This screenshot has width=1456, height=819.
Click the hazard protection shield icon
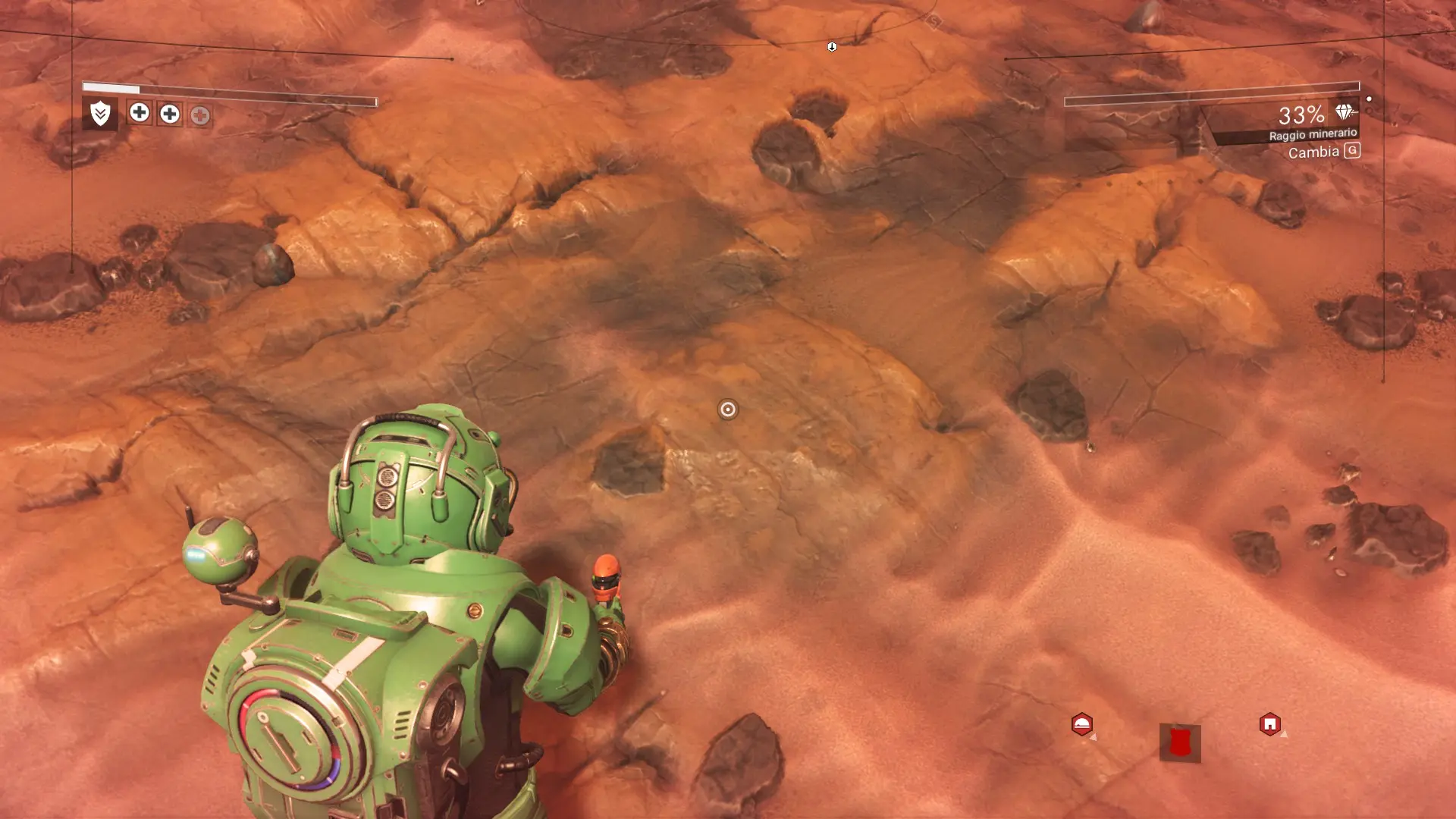coord(100,114)
